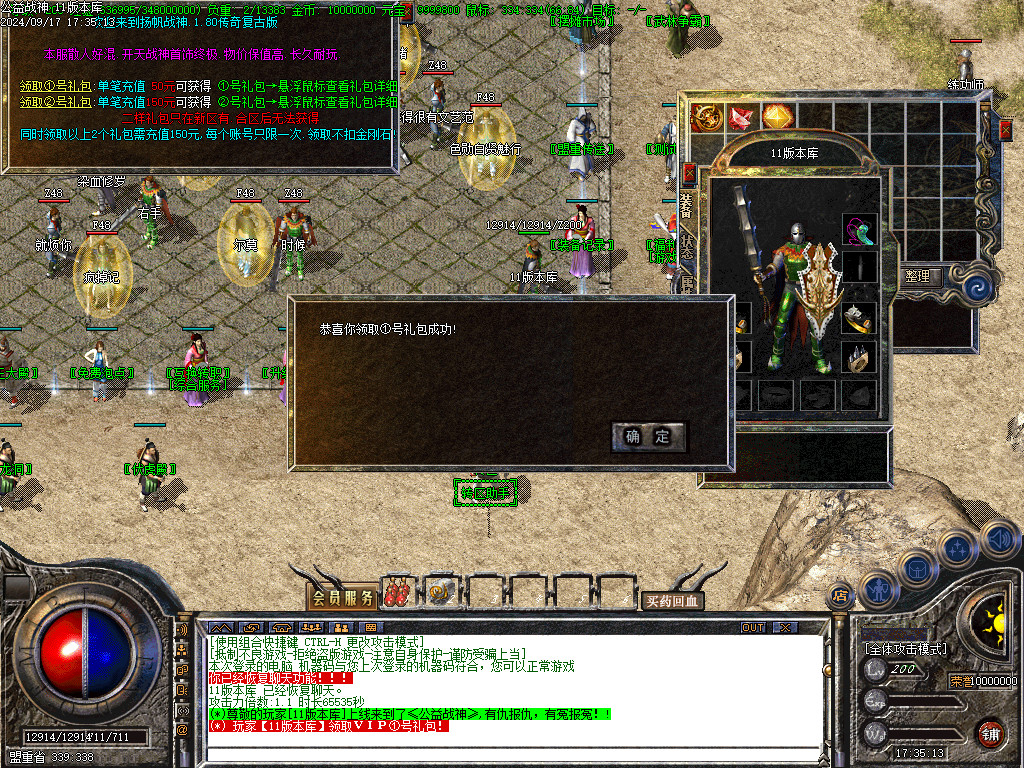The image size is (1024, 768).
Task: Open the 铺 shop round button
Action: [x=990, y=733]
